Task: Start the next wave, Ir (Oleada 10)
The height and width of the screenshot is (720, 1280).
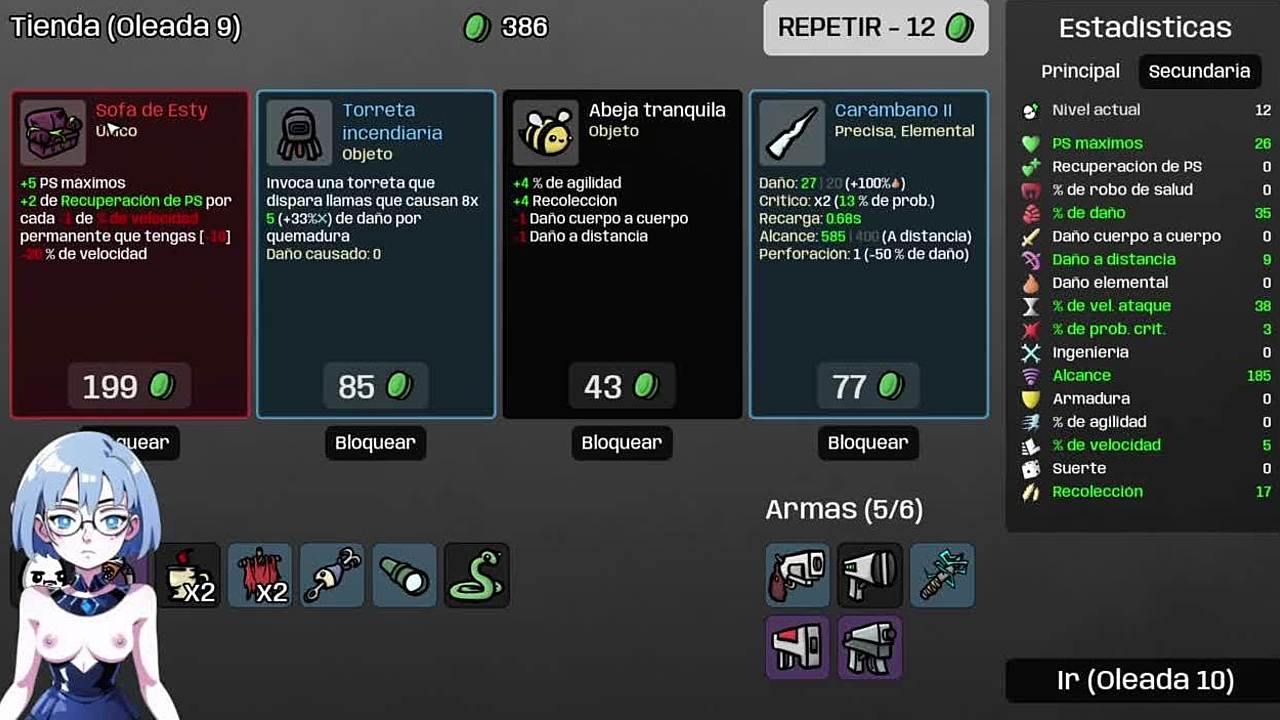Action: tap(1144, 681)
